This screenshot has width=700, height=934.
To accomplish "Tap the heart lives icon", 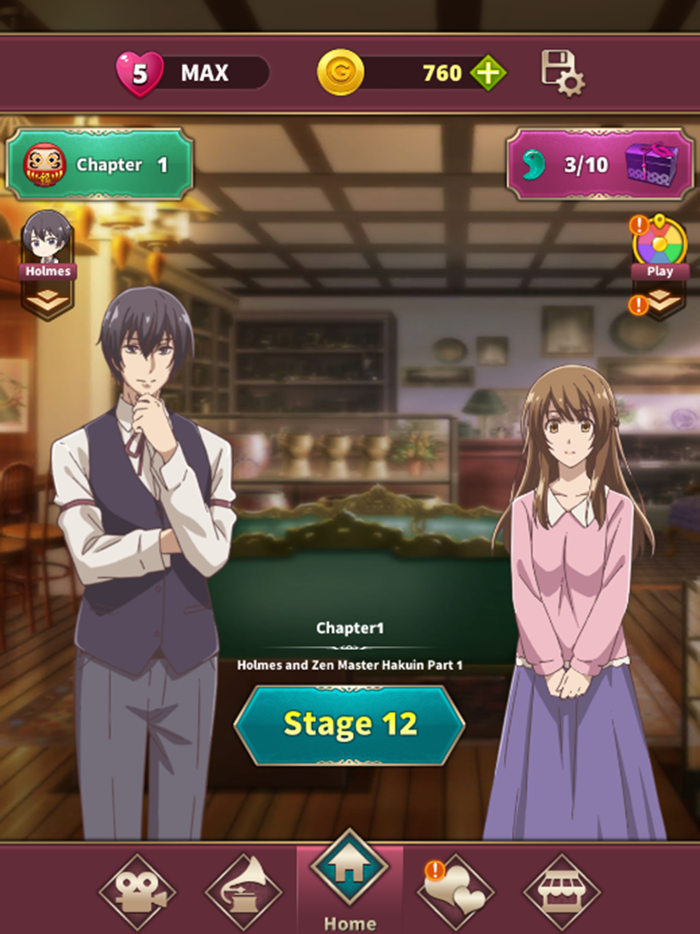I will [x=140, y=74].
